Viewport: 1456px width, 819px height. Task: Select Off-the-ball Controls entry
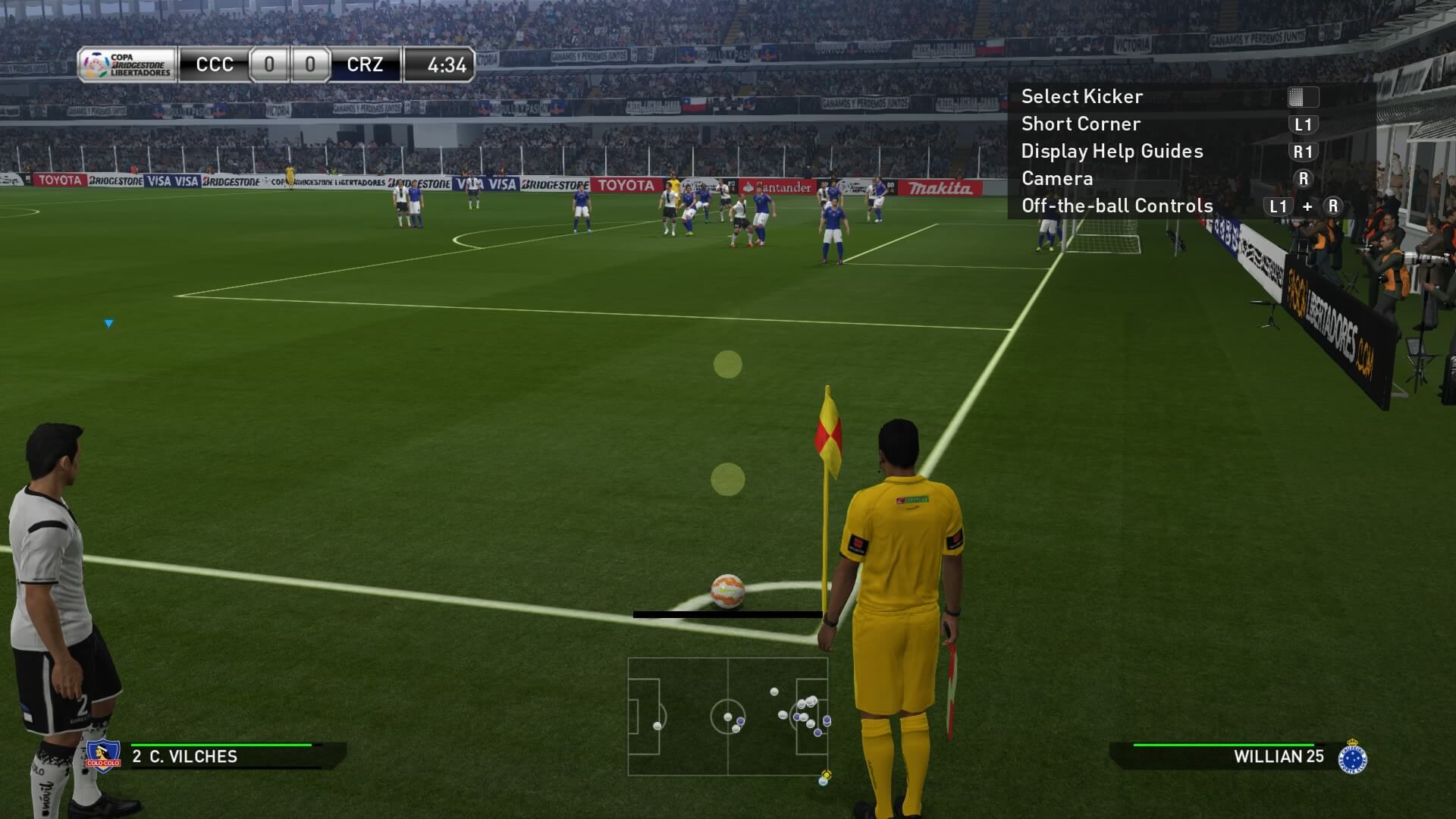[x=1117, y=206]
